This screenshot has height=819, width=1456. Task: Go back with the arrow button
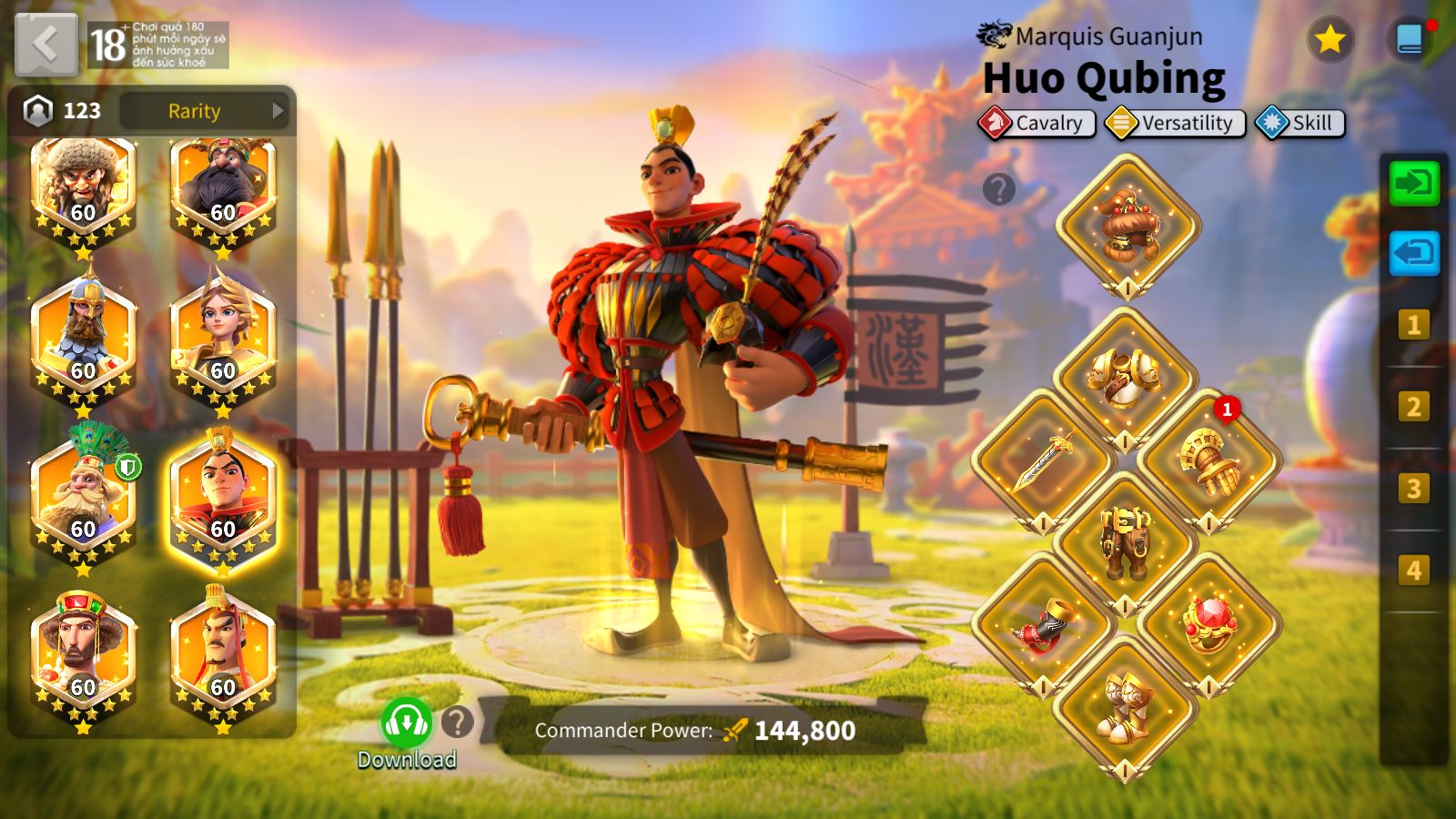point(45,44)
